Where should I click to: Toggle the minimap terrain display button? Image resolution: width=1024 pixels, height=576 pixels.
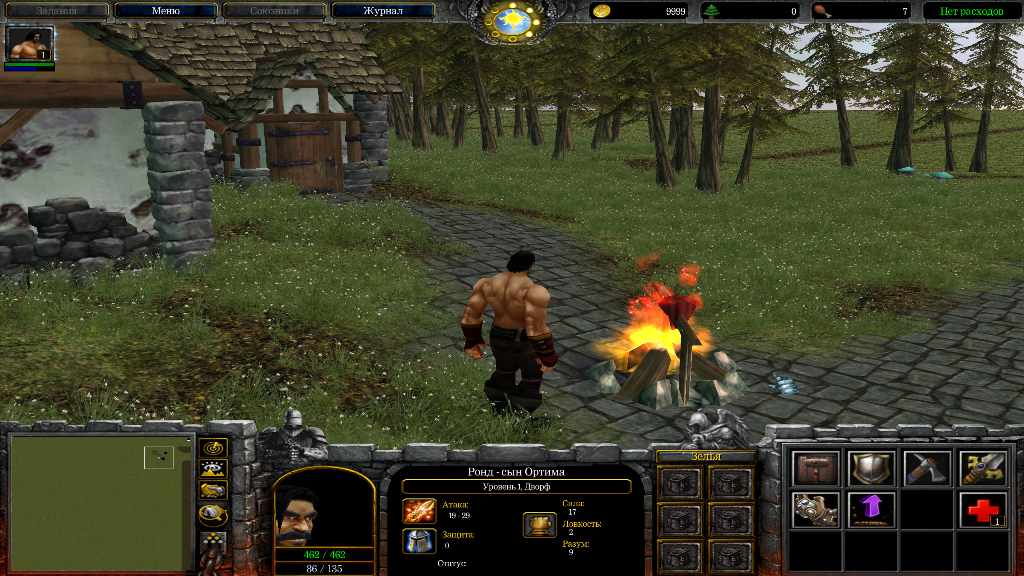213,468
